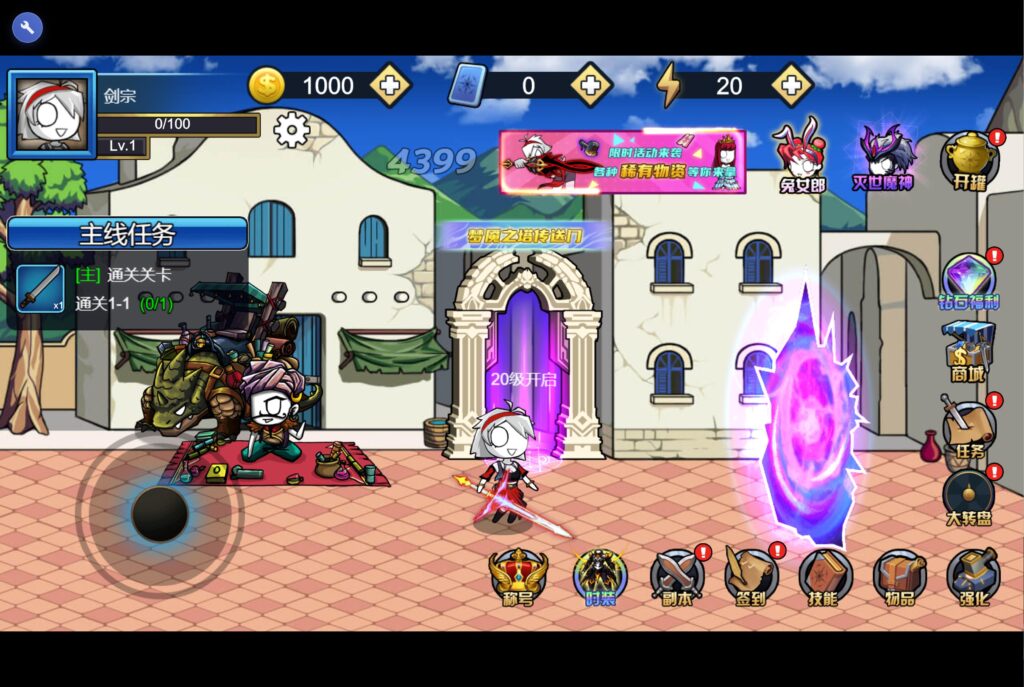This screenshot has height=687, width=1024.
Task: Open settings via the gear icon
Action: 291,130
